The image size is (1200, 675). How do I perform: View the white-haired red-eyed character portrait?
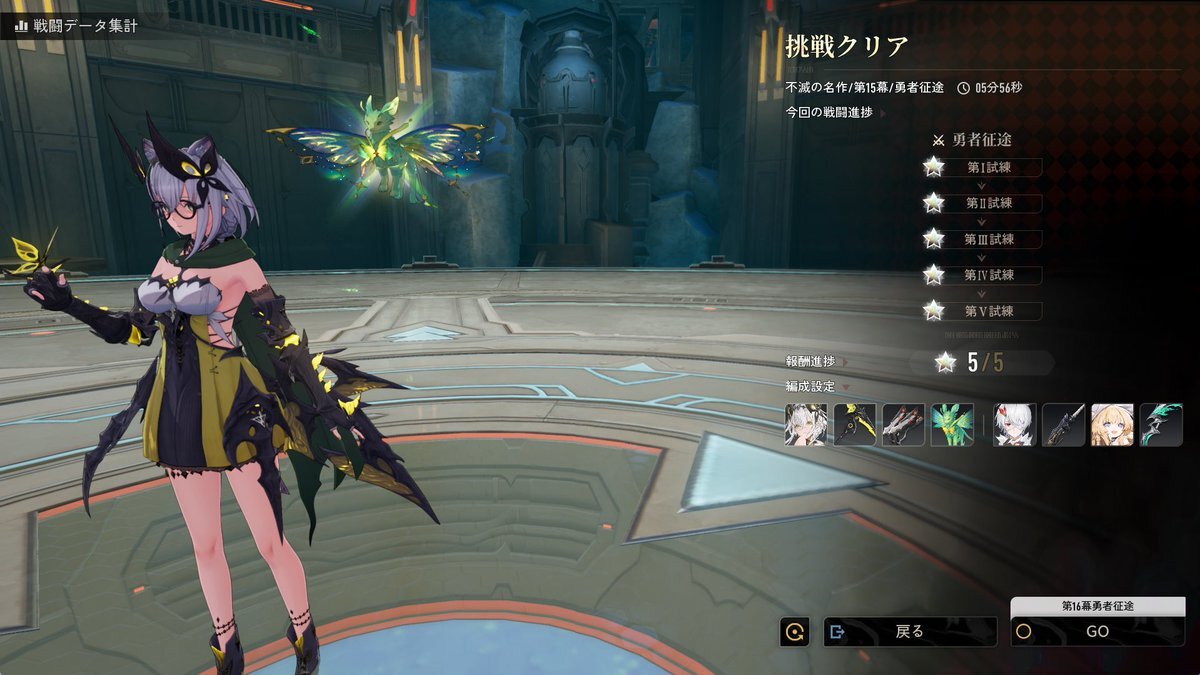coord(1014,424)
